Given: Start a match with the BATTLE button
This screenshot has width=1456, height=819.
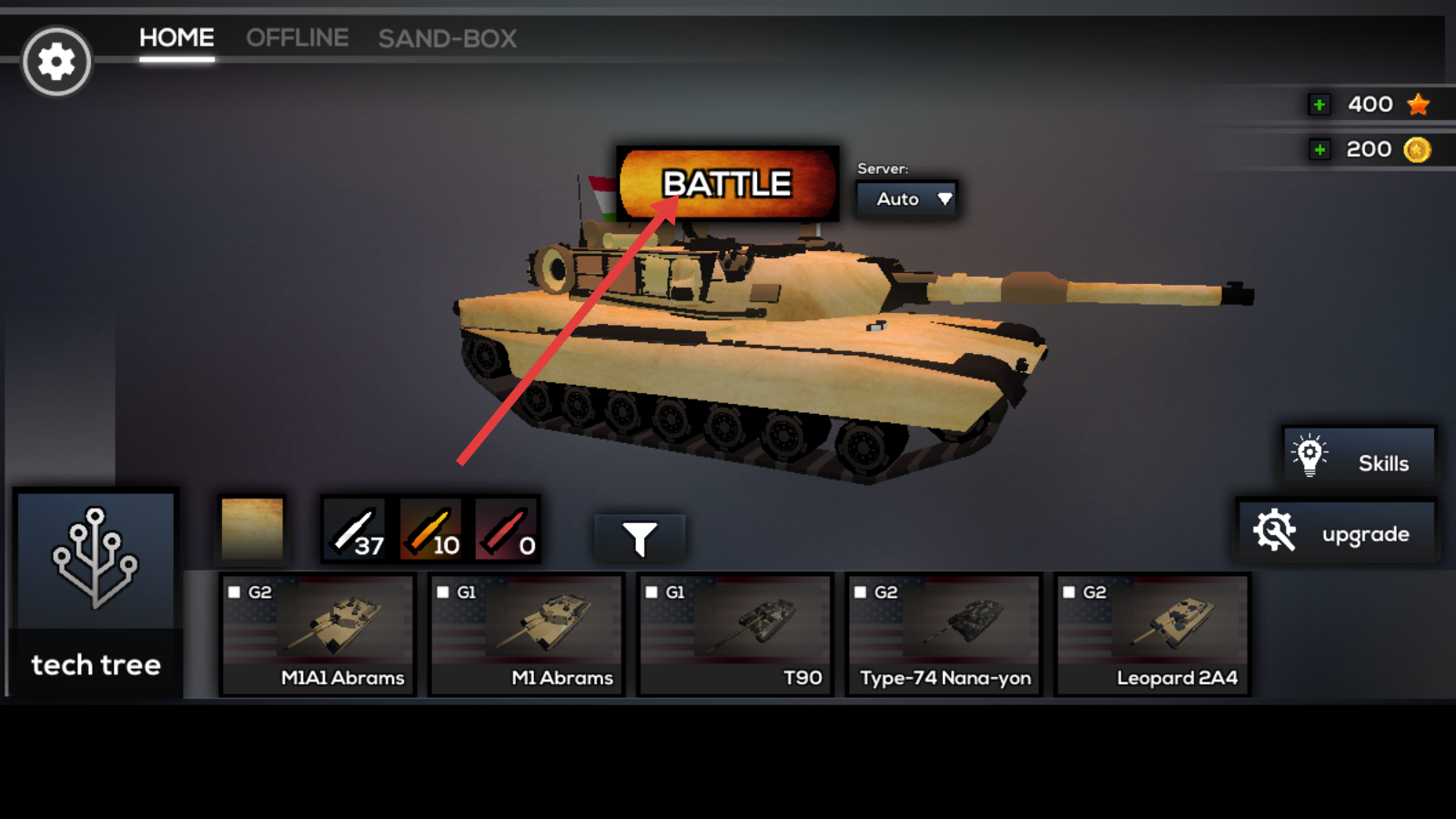Looking at the screenshot, I should pos(728,183).
